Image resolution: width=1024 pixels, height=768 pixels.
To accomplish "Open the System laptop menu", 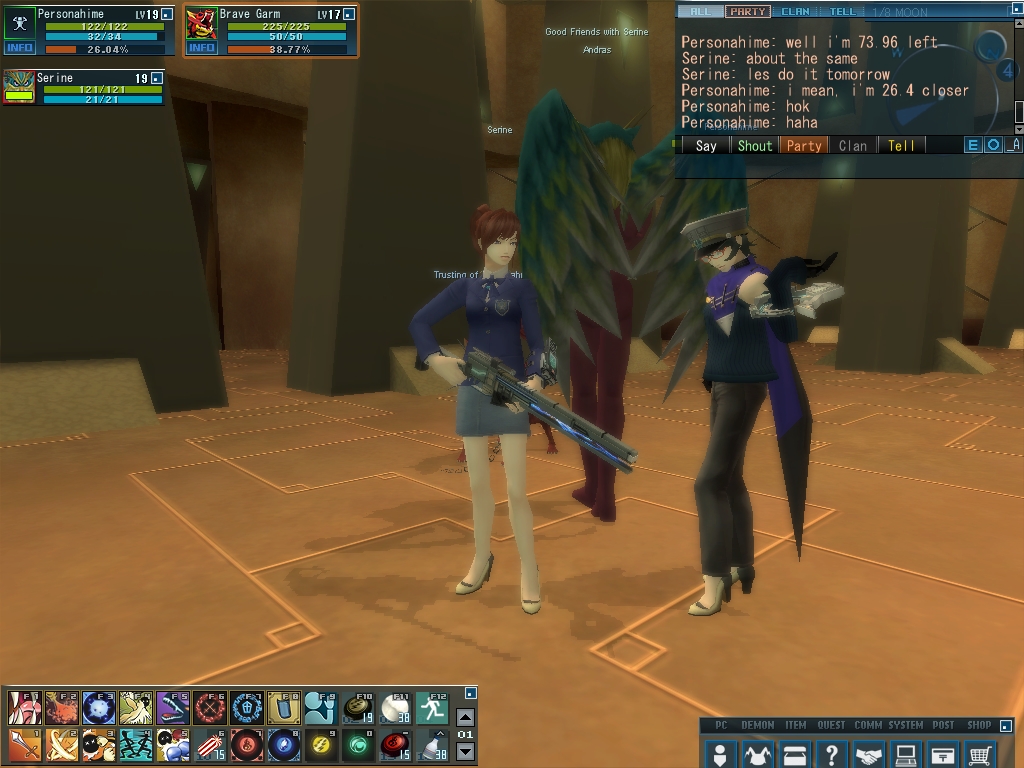I will point(906,754).
